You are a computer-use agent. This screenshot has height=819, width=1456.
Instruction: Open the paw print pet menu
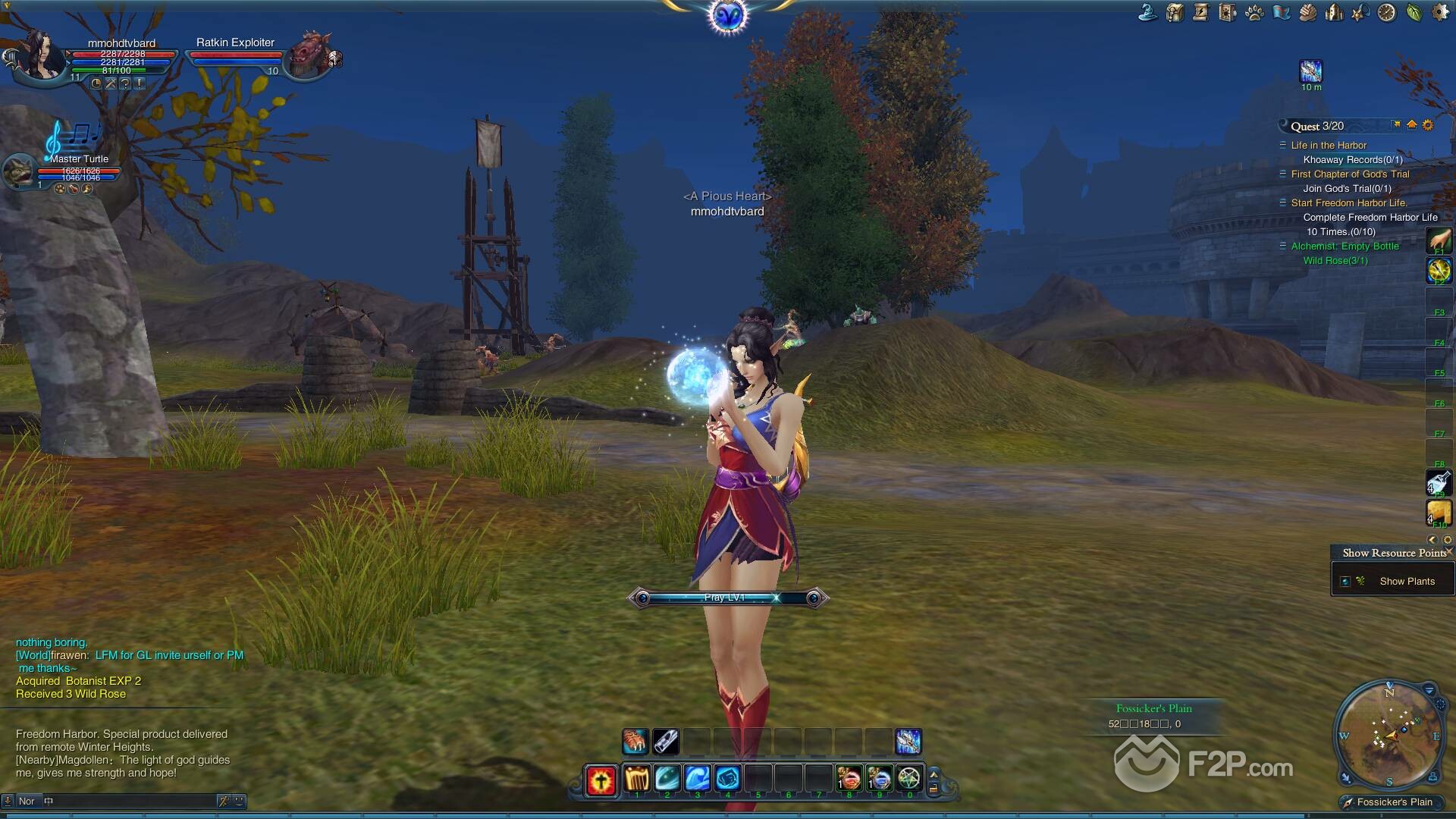pyautogui.click(x=1254, y=12)
